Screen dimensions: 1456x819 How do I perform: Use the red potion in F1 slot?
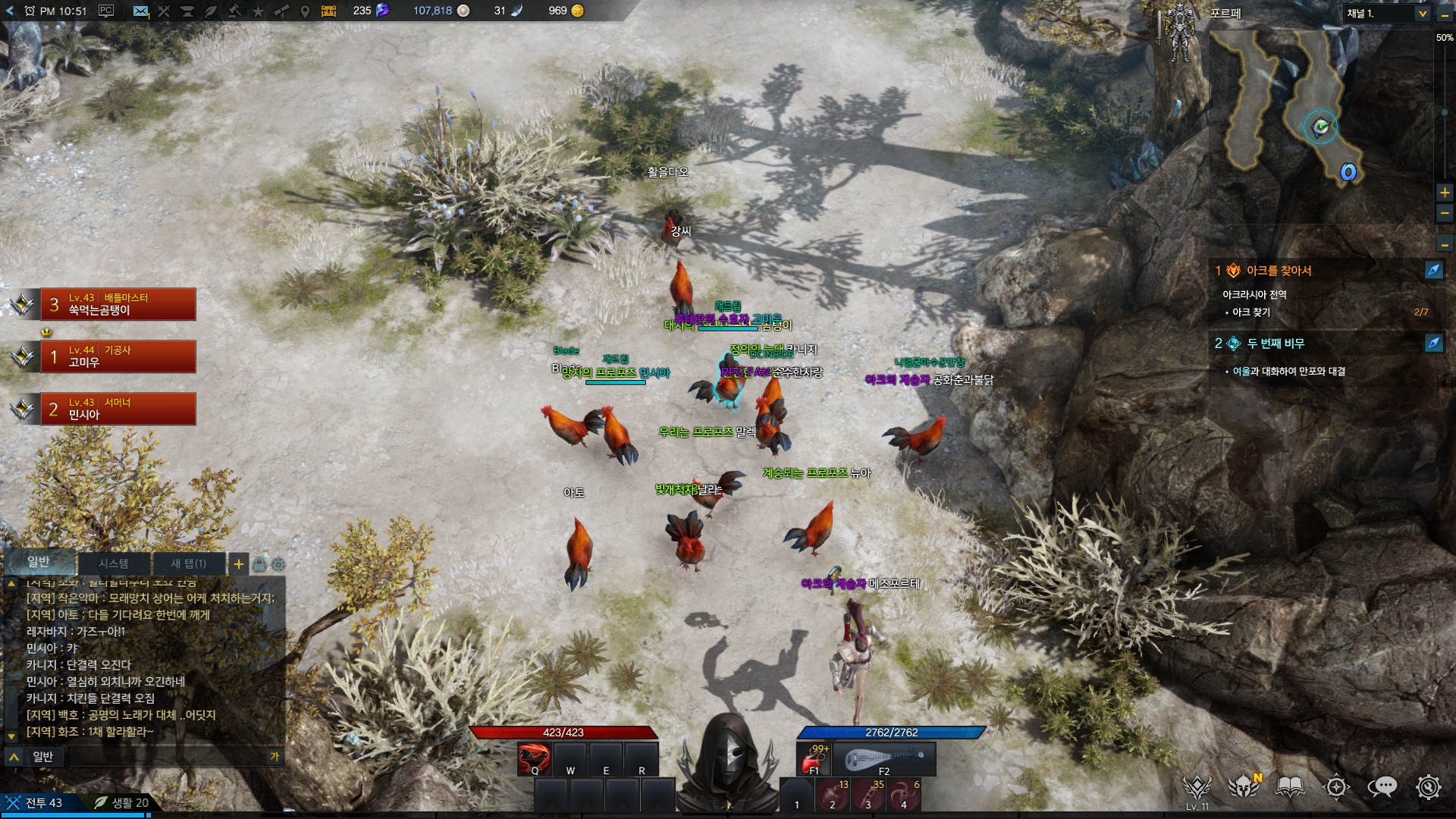tap(815, 758)
